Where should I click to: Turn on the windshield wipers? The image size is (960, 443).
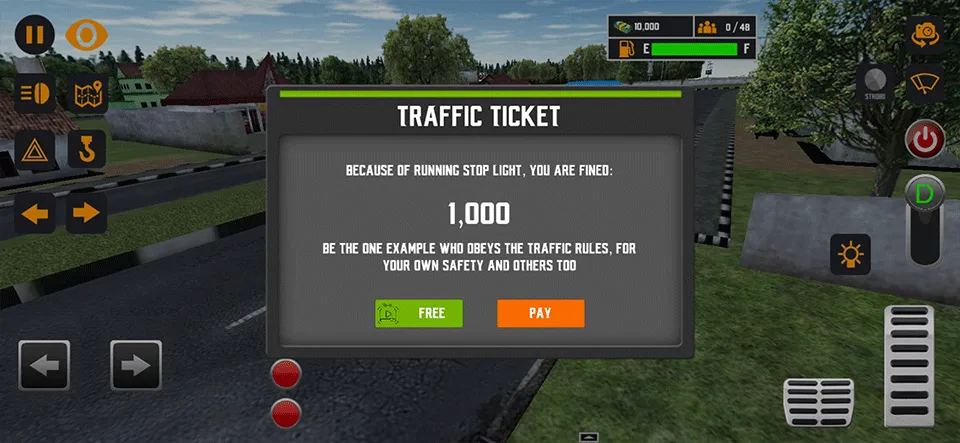[x=926, y=85]
